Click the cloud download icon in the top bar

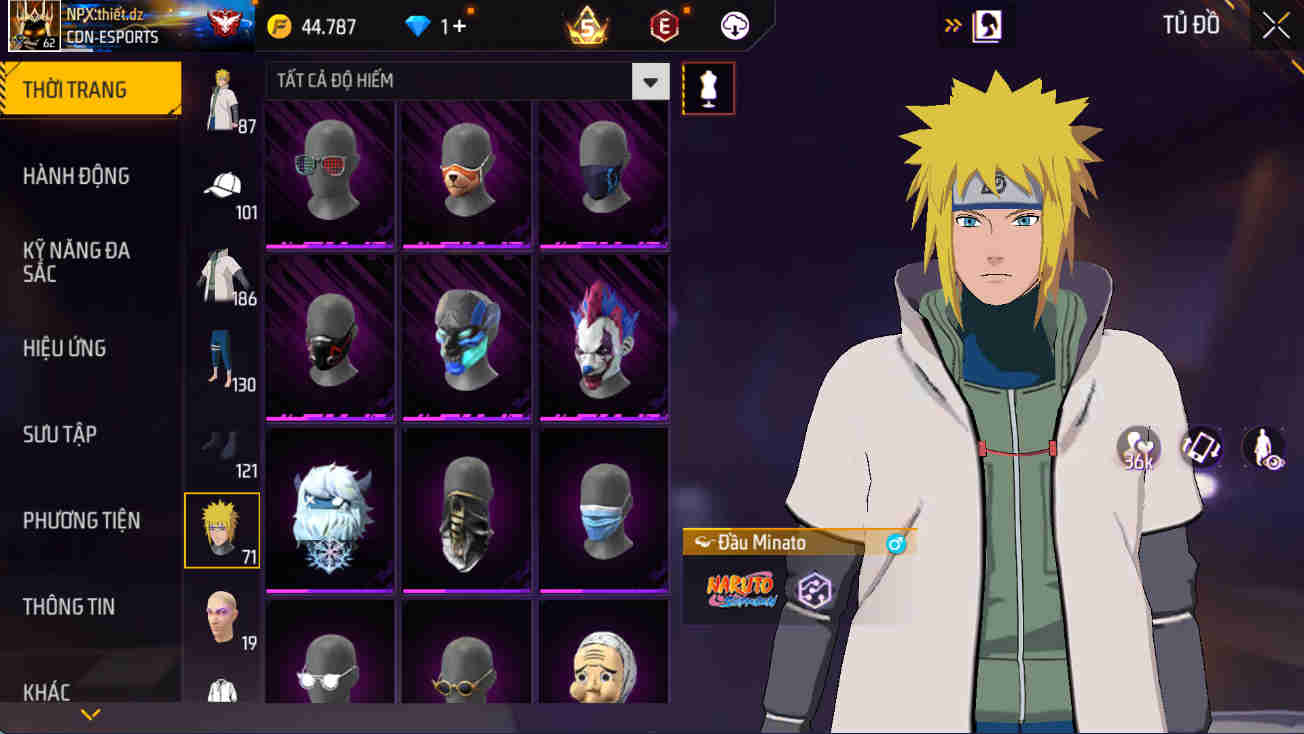[735, 26]
